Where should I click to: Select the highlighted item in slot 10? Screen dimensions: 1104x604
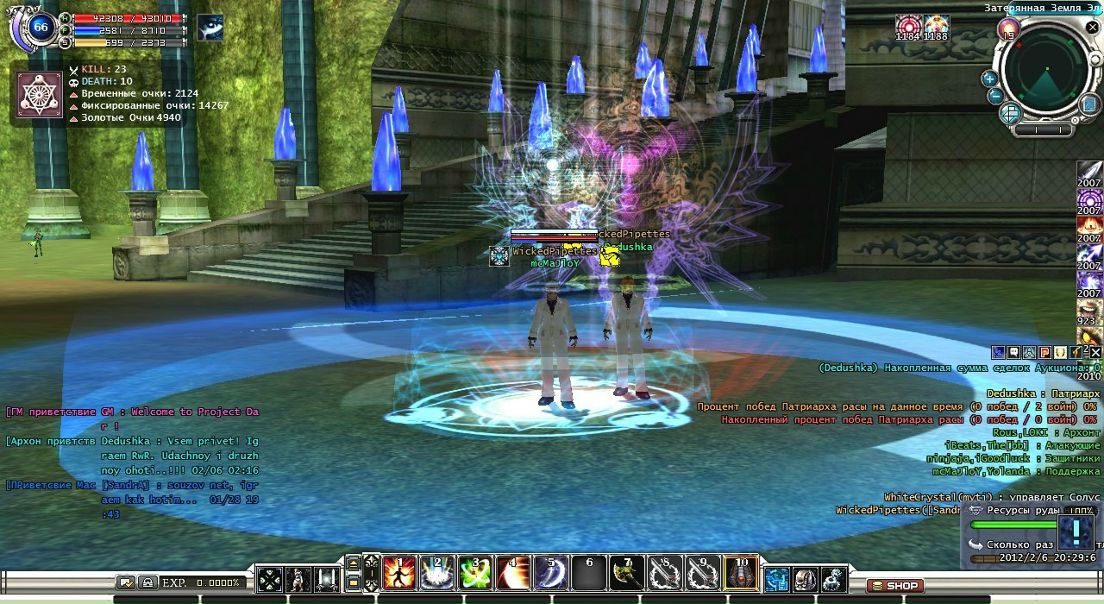(x=741, y=574)
